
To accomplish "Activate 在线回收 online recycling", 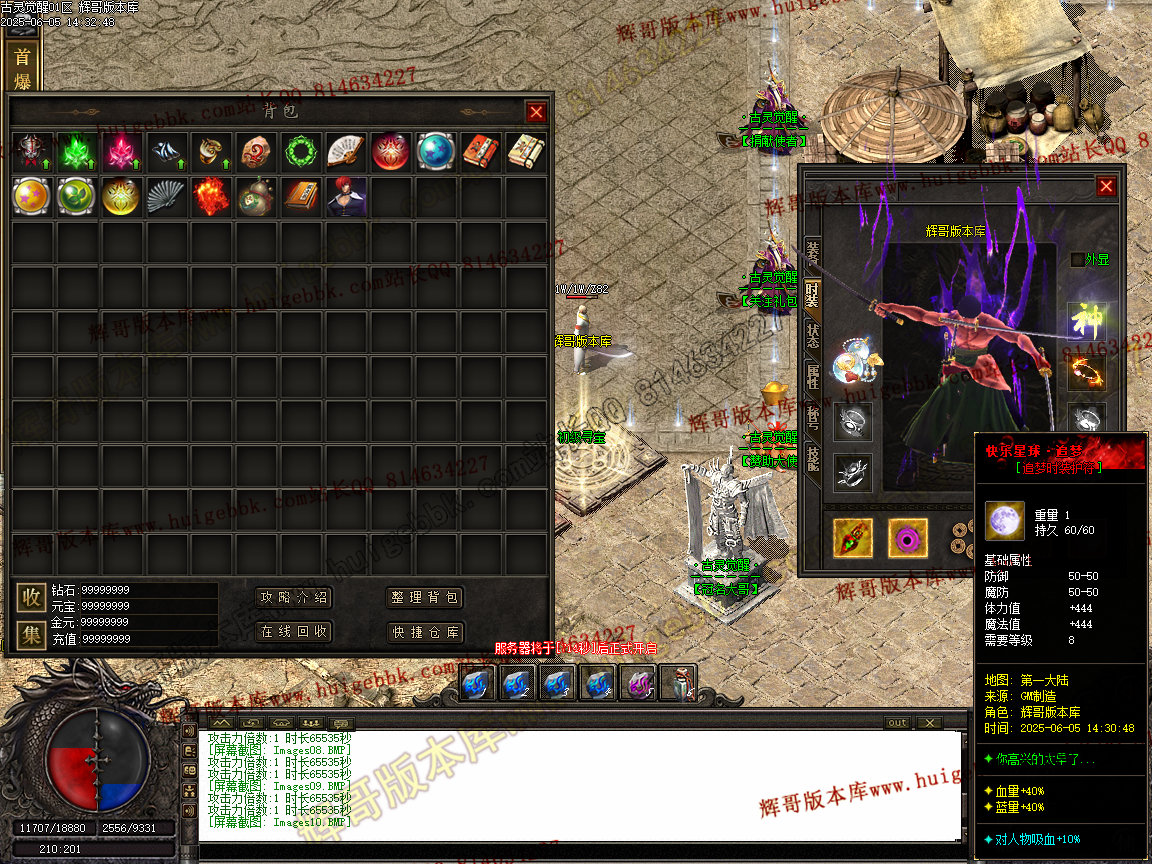I will coord(294,632).
